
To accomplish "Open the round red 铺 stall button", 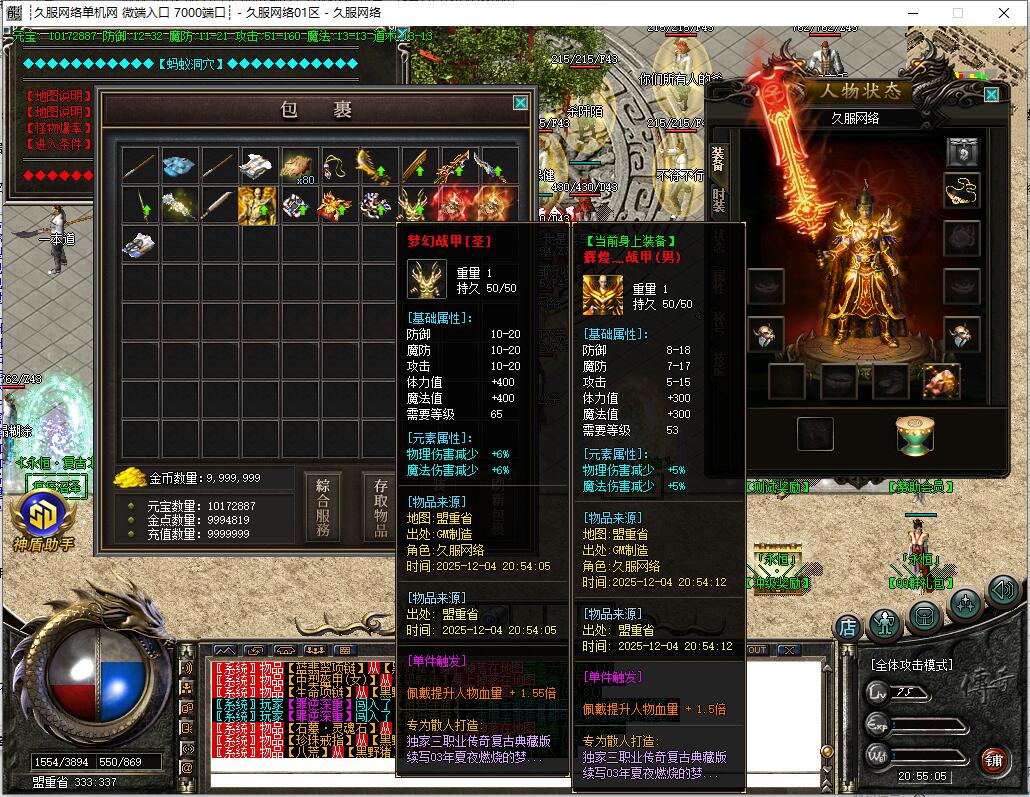I will [x=993, y=762].
